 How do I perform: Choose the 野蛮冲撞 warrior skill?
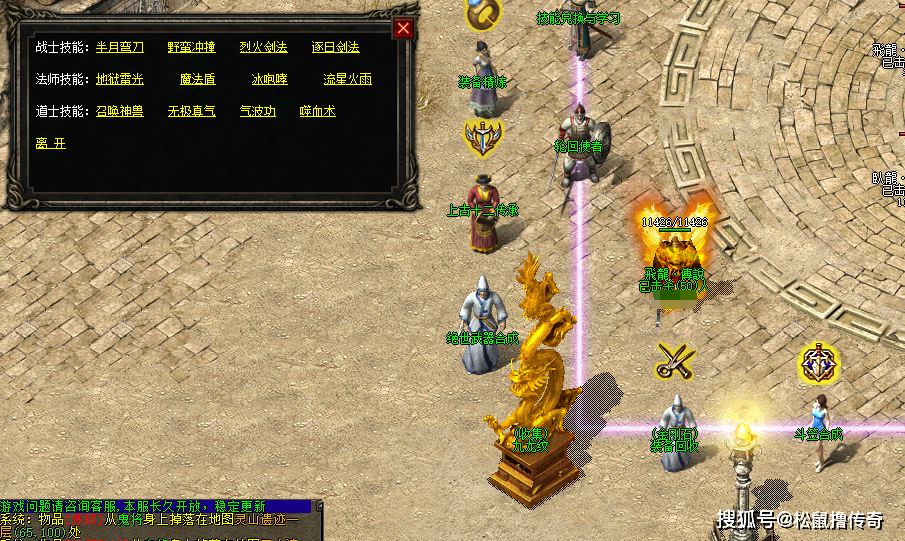(191, 47)
